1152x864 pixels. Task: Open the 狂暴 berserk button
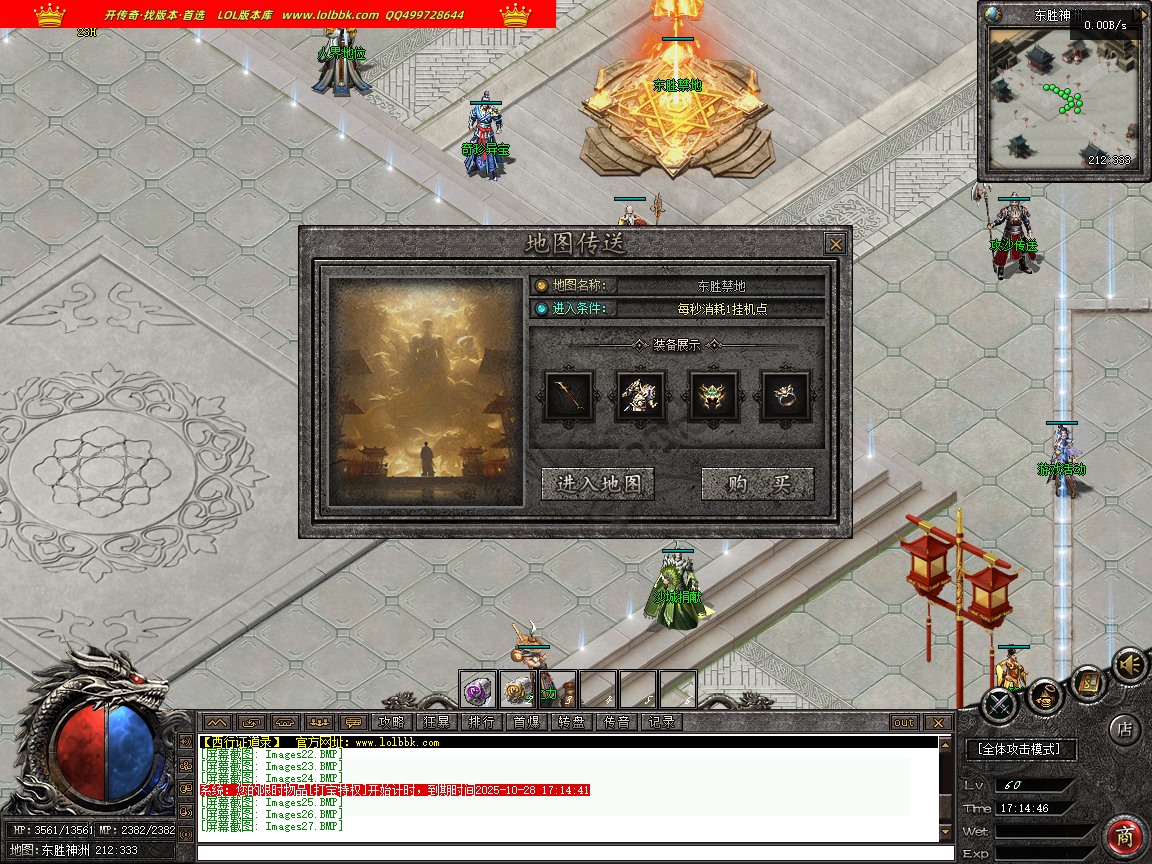[x=437, y=722]
